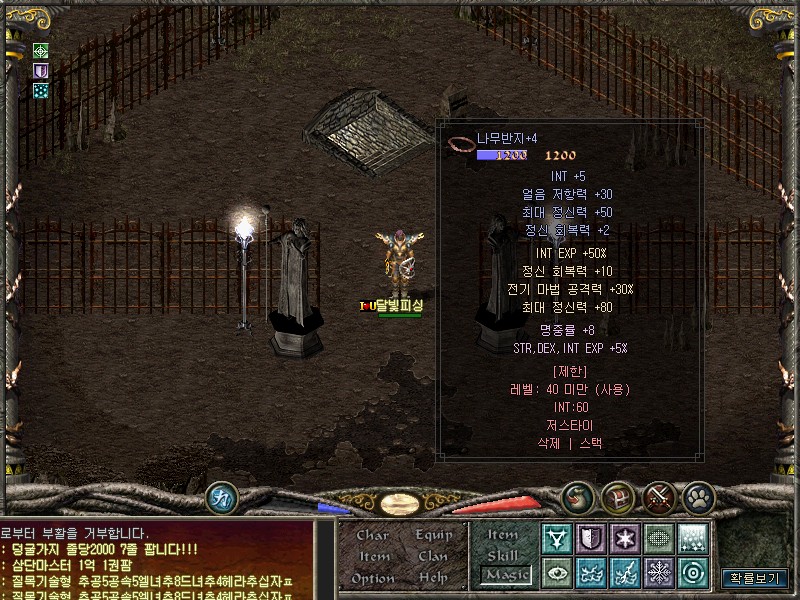800x600 pixels.
Task: Open the Clan menu
Action: [434, 556]
